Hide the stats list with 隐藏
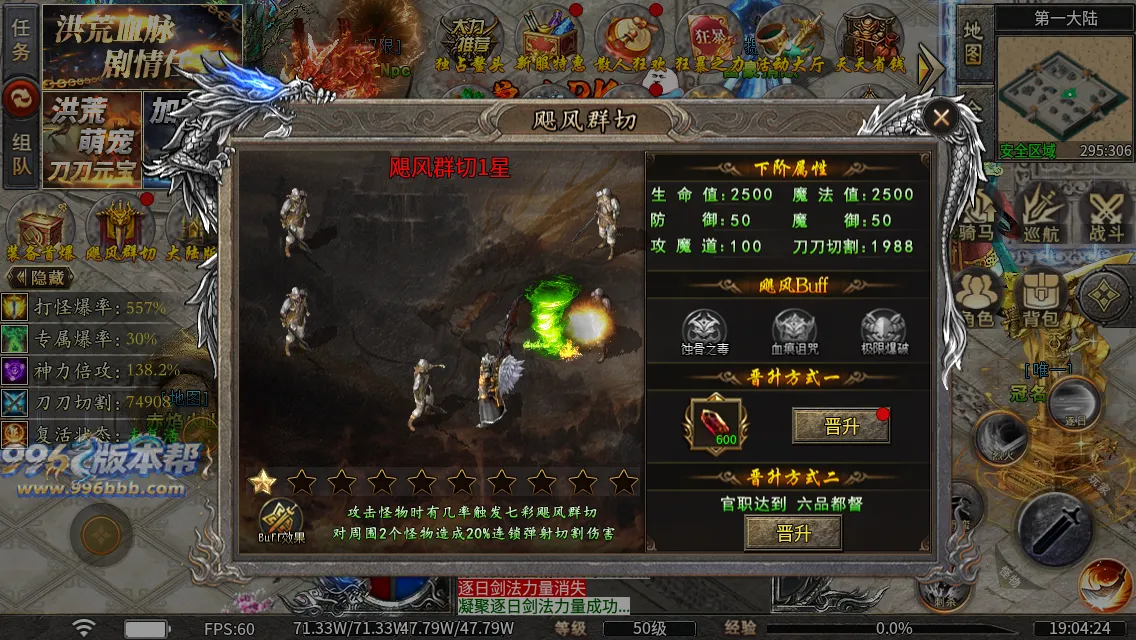Viewport: 1136px width, 640px height. (x=40, y=278)
